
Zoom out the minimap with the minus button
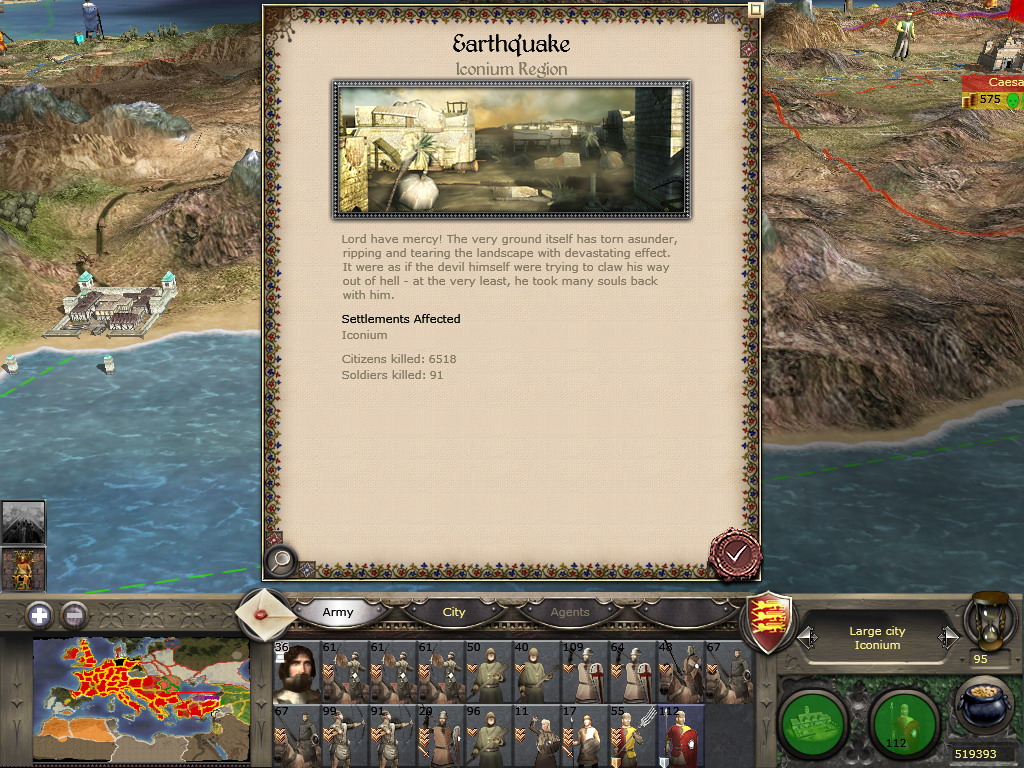click(74, 615)
